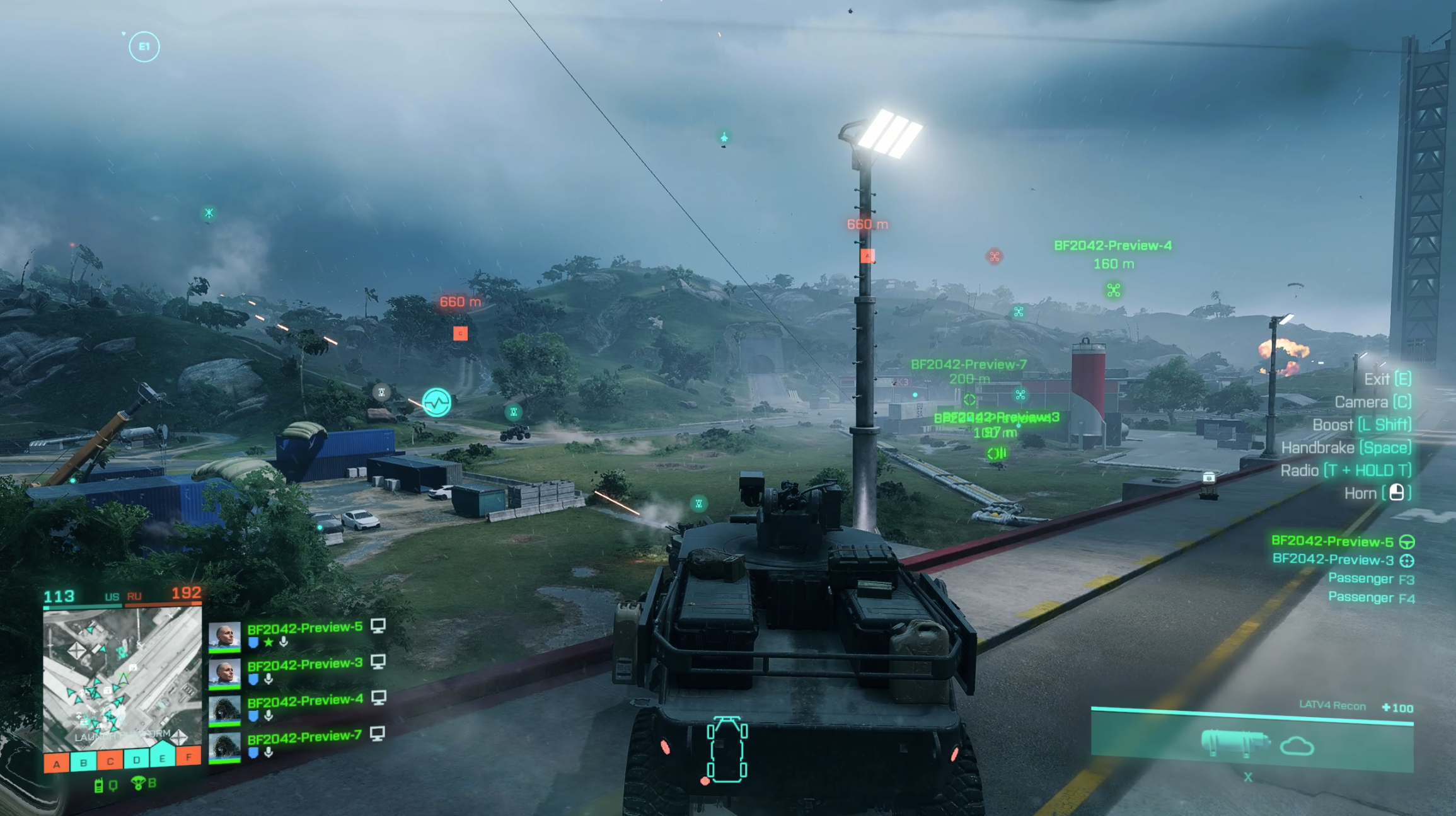The image size is (1456, 816).
Task: Click the E1 sector marker circle
Action: click(x=144, y=47)
